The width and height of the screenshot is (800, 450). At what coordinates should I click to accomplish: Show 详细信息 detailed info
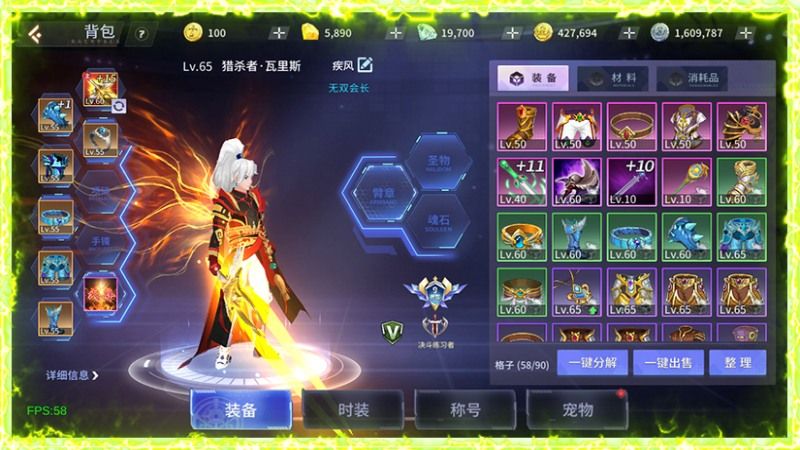pos(72,376)
